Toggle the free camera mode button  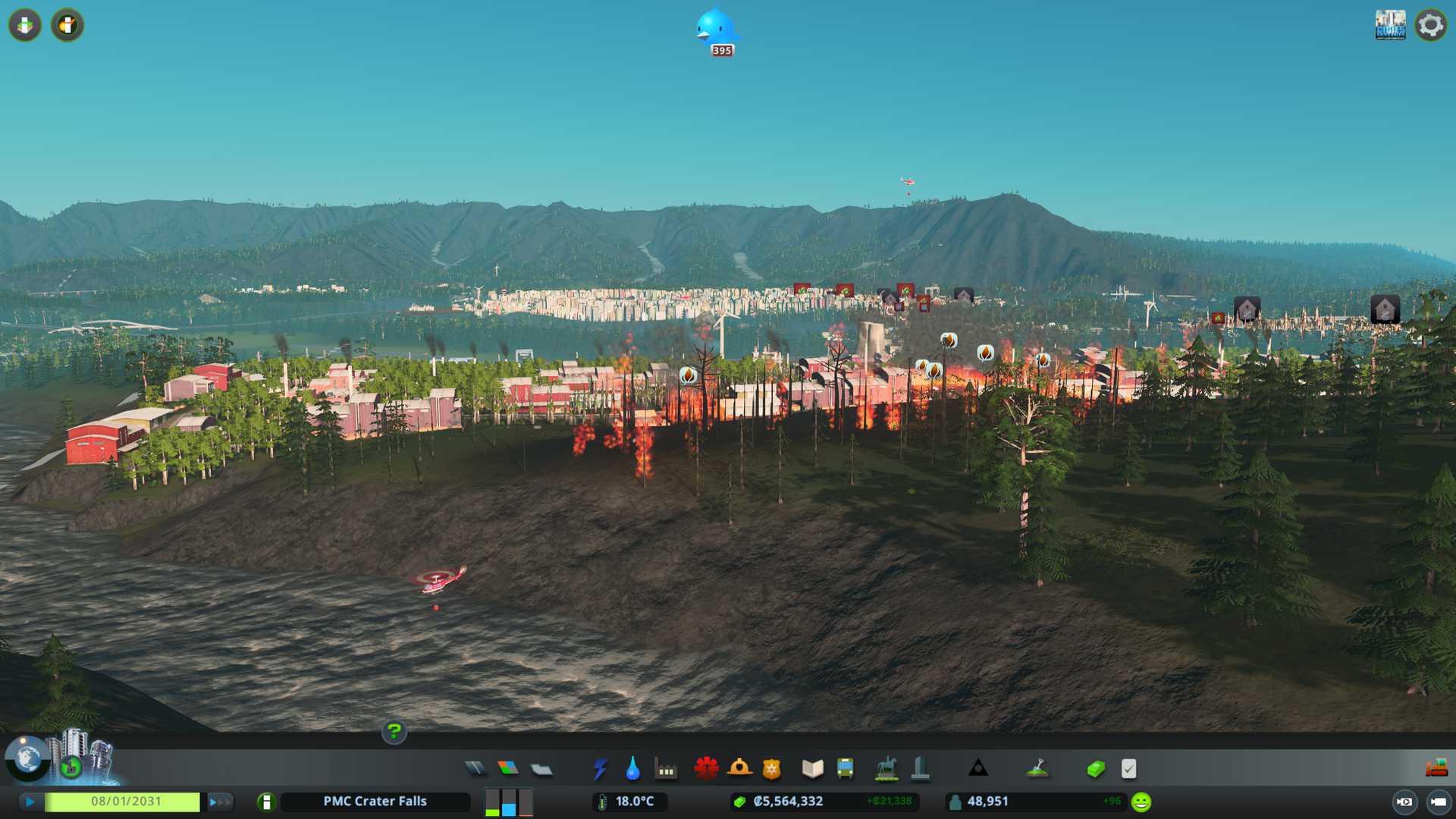(1438, 802)
